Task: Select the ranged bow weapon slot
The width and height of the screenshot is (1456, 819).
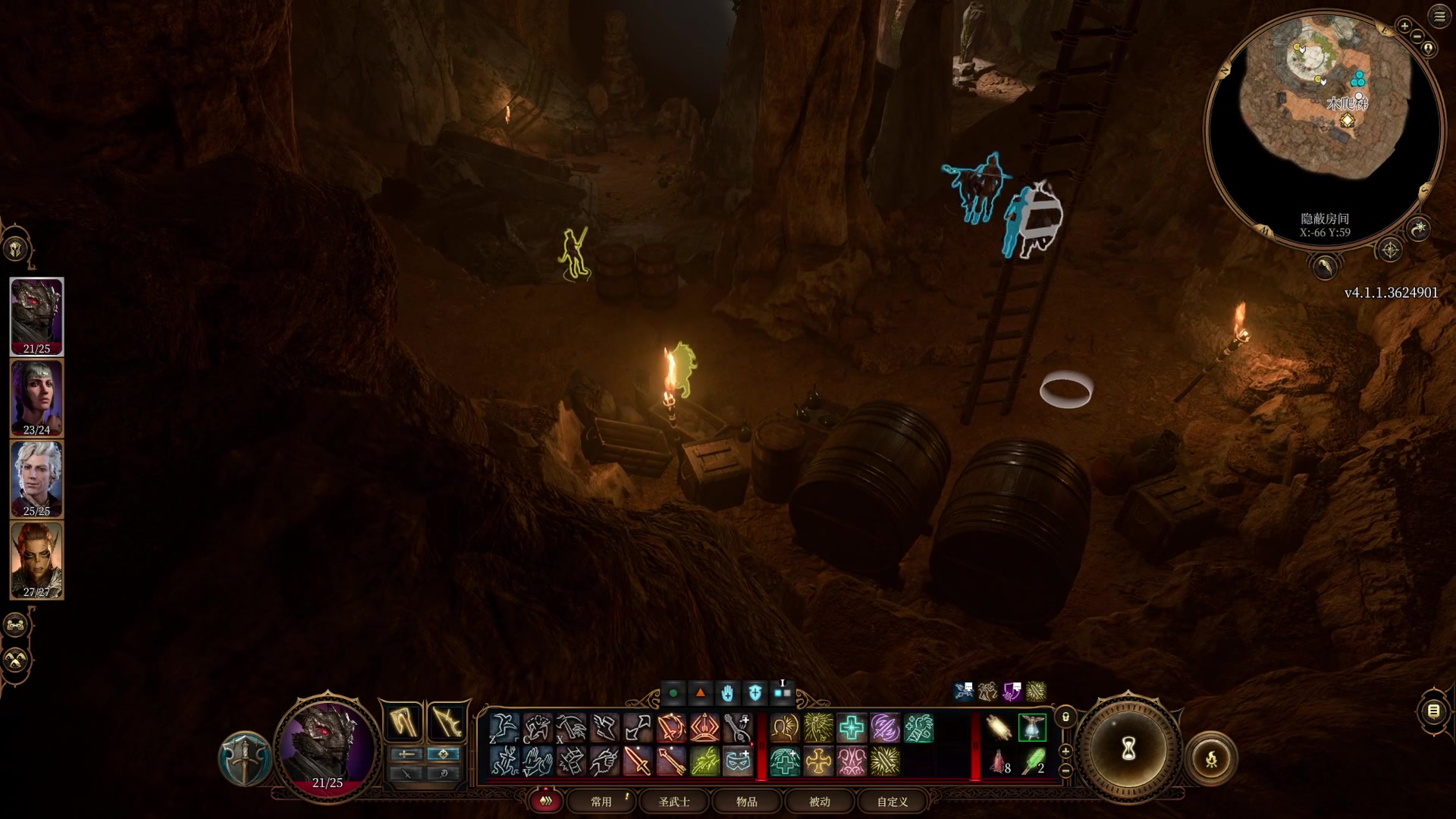Action: pos(447,720)
